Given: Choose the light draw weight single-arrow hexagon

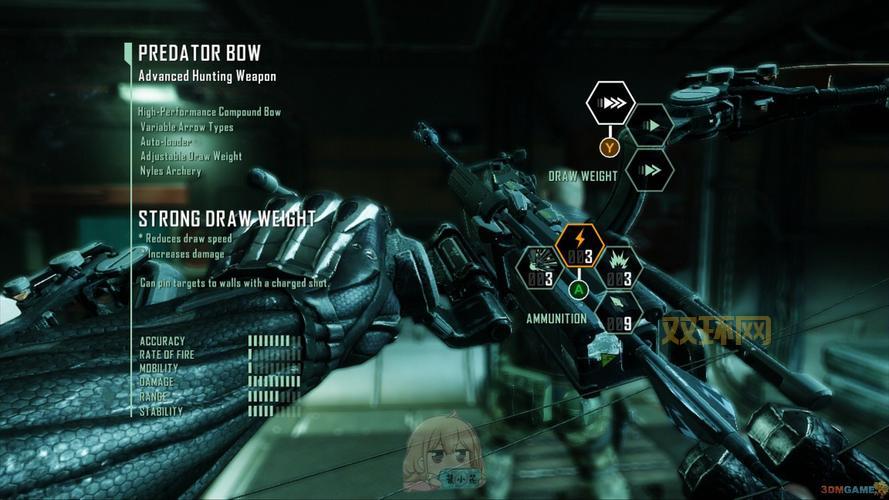Looking at the screenshot, I should (x=651, y=125).
